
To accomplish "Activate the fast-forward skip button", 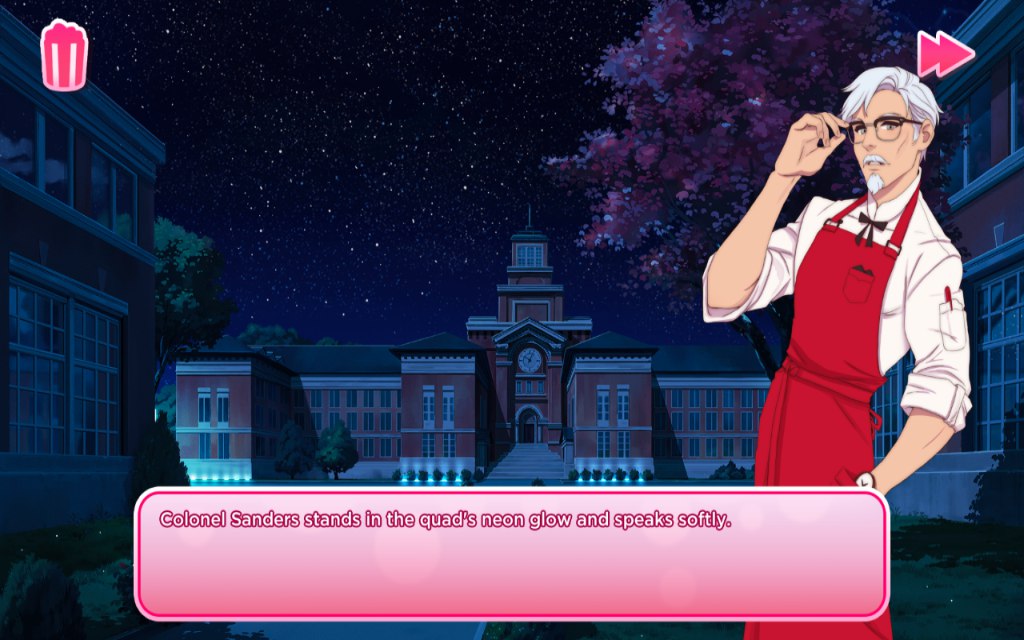I will tap(945, 54).
